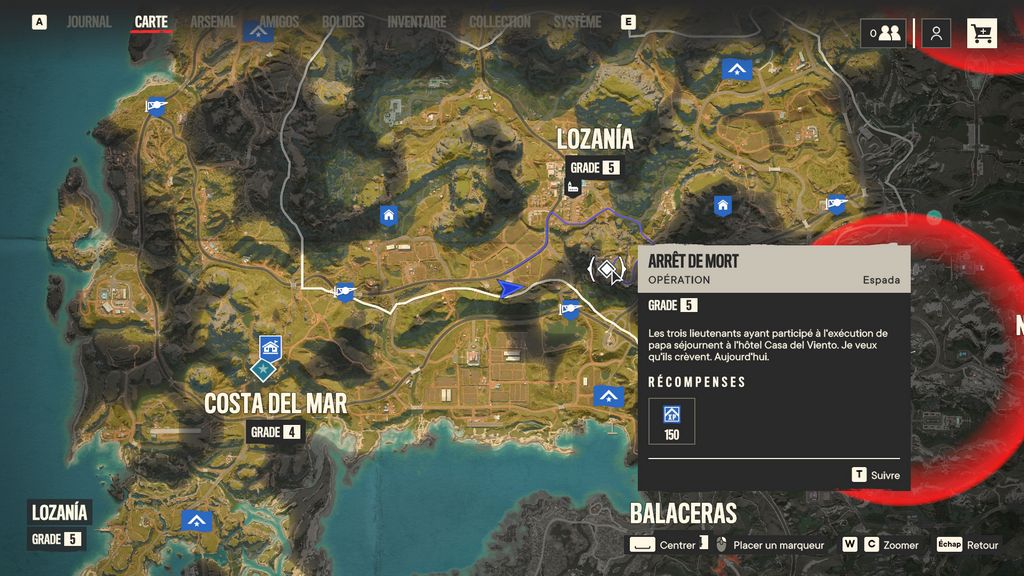
Task: Select the Arrêt de Mort operation marker
Action: point(607,268)
